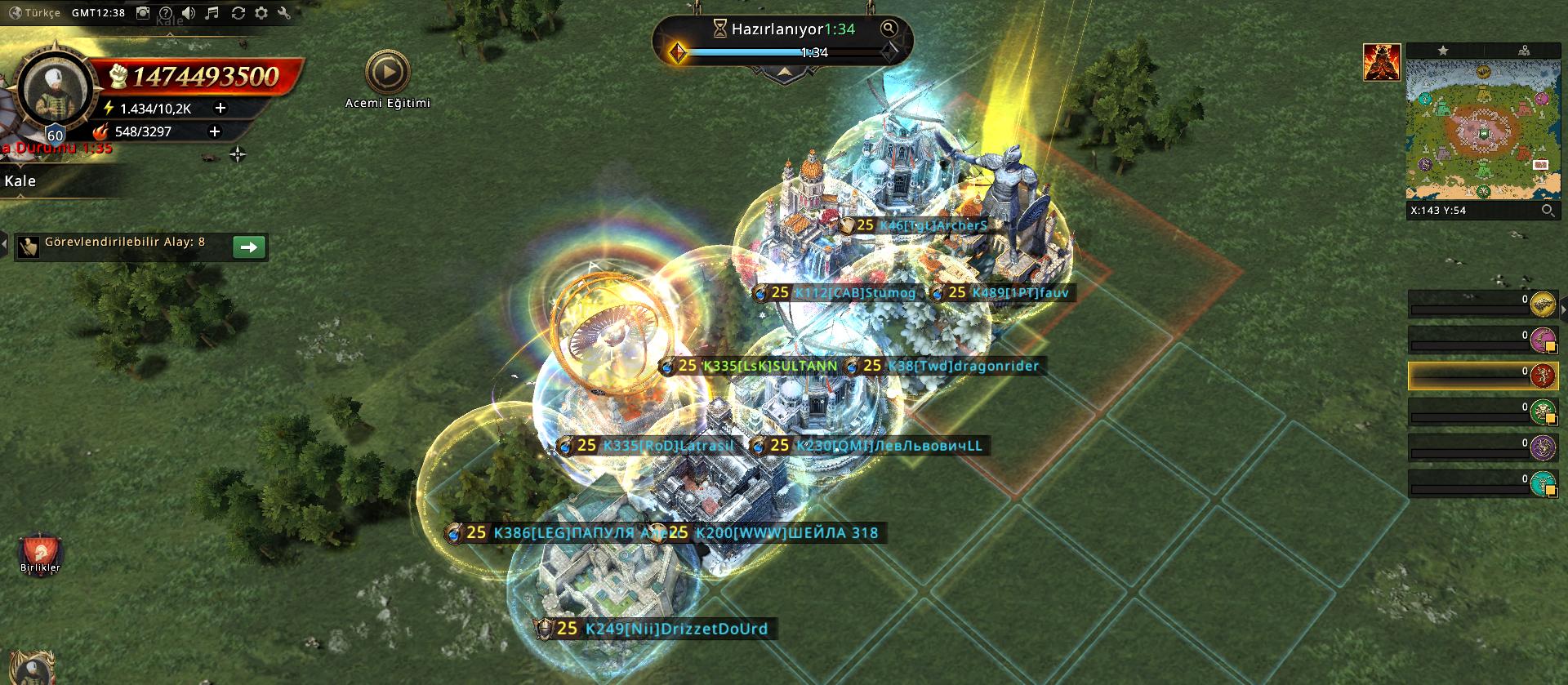Viewport: 1568px width, 685px height.
Task: Toggle sound effects with the speaker icon
Action: tap(189, 13)
